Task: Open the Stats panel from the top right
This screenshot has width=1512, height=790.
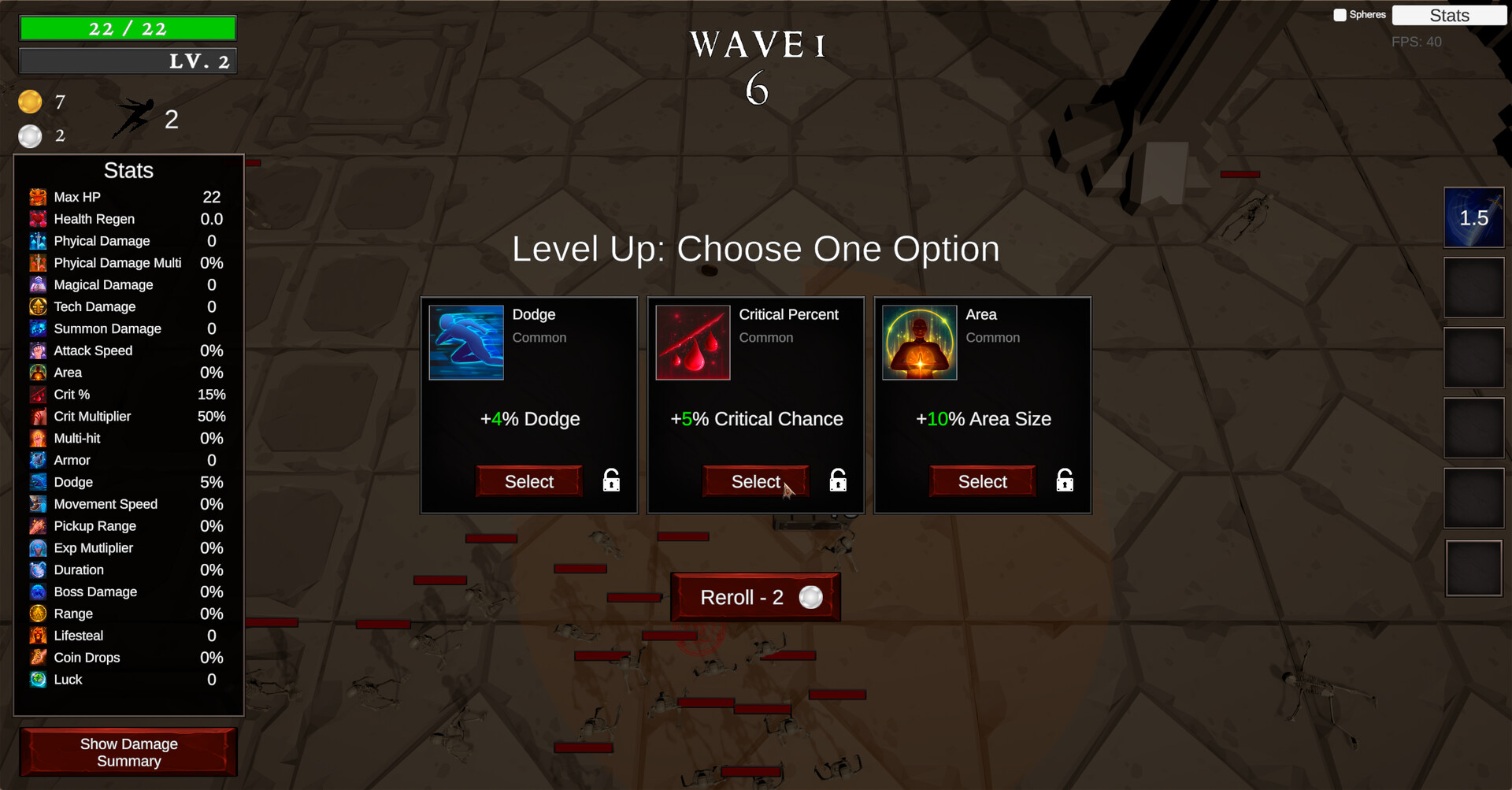Action: [1449, 15]
